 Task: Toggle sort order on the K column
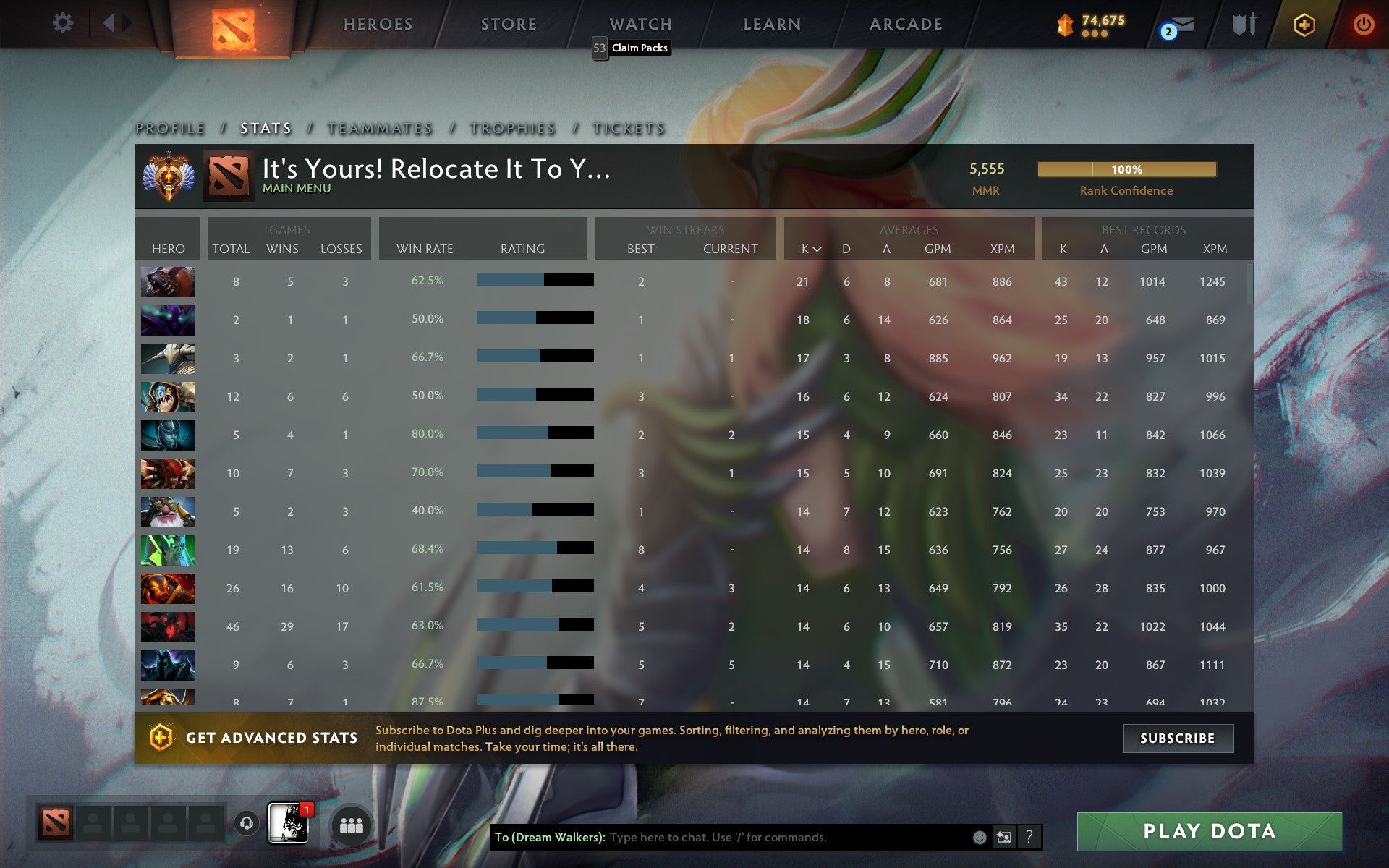click(803, 249)
